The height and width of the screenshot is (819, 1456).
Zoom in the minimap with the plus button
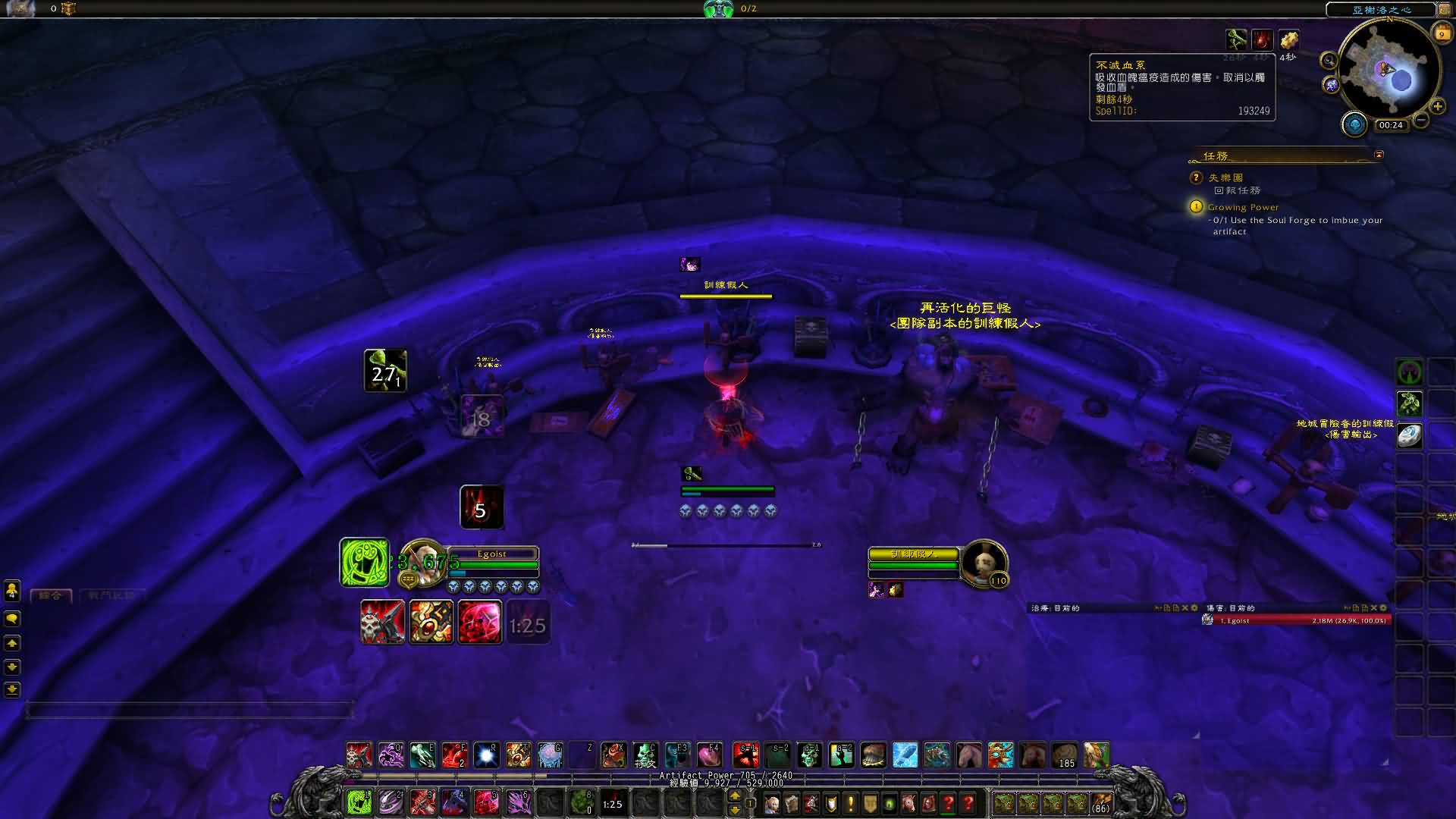click(1437, 107)
